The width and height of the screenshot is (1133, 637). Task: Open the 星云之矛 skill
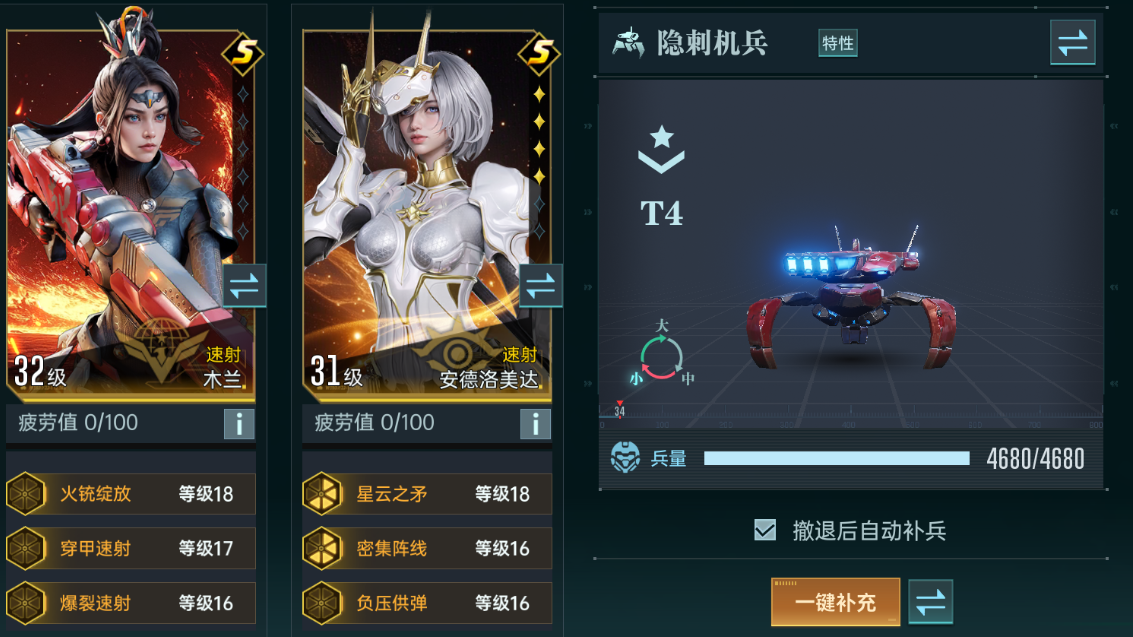pyautogui.click(x=427, y=494)
